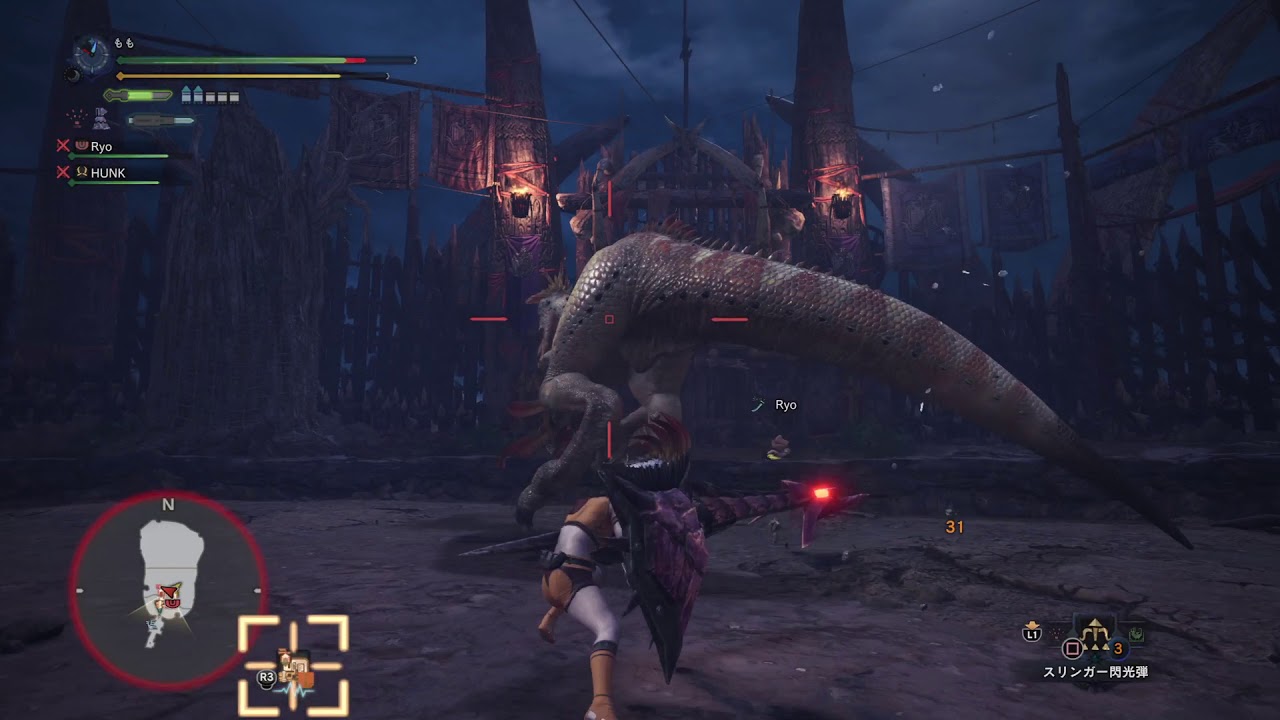Click the hunting knife weapon icon

(x=158, y=120)
